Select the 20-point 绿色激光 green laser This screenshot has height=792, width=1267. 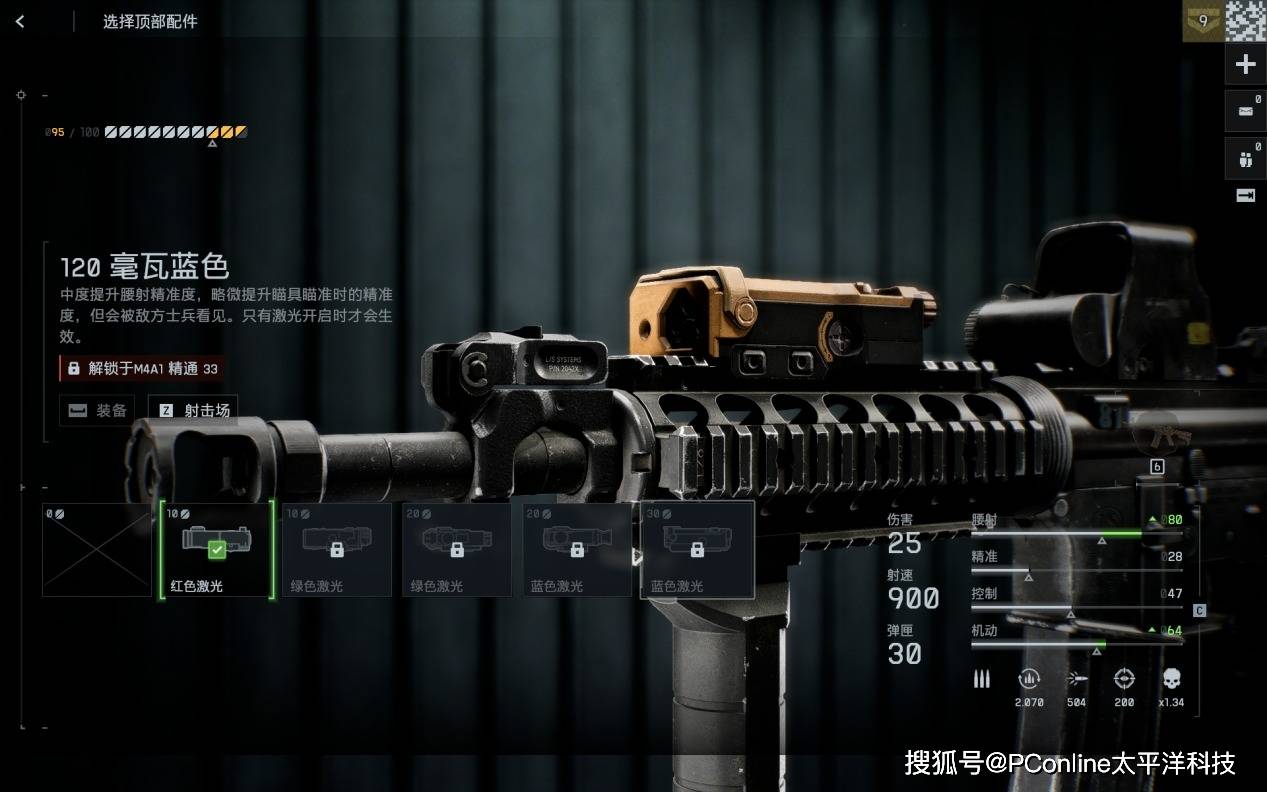(457, 550)
